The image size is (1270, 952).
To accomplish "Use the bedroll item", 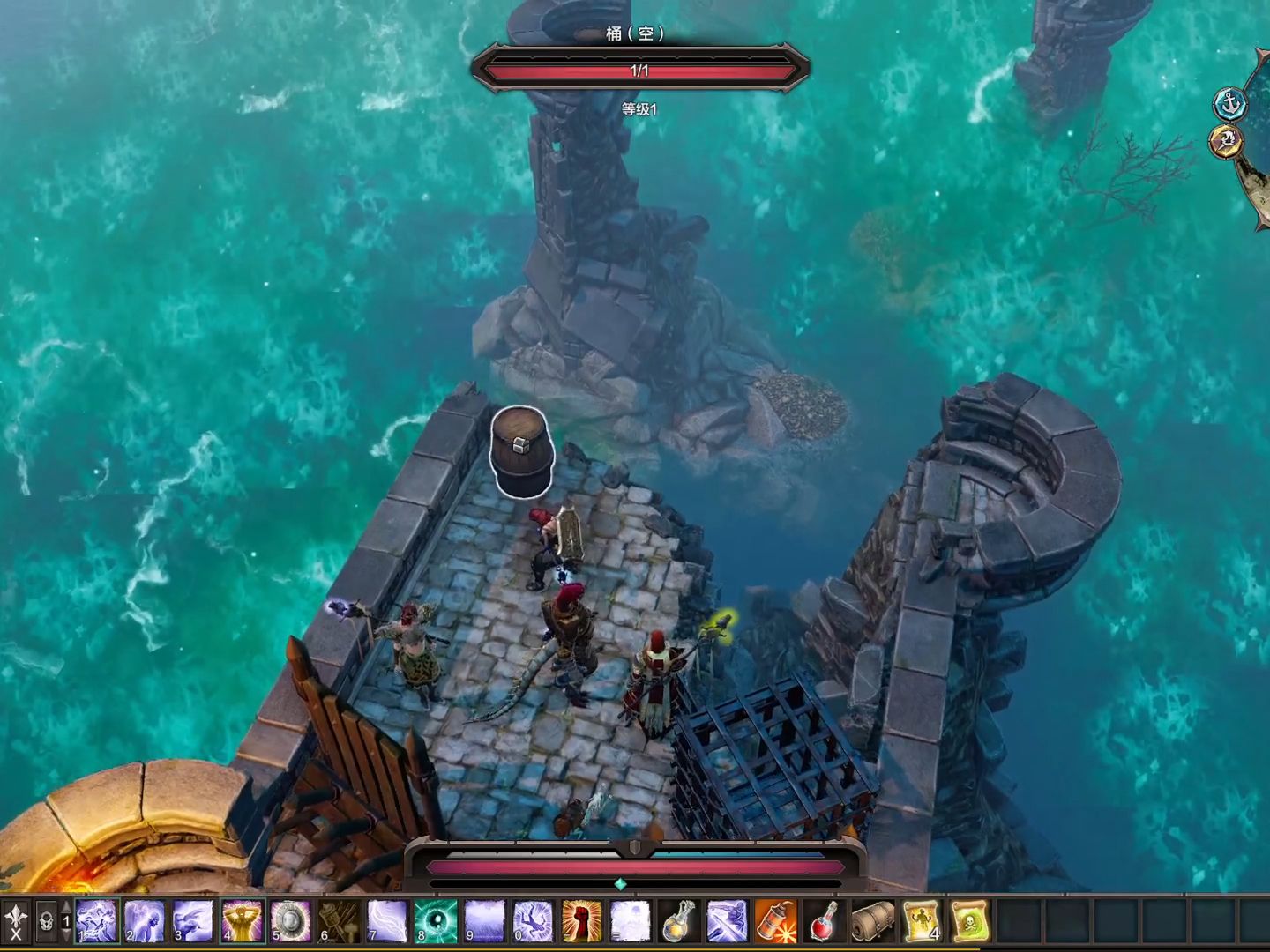I will [x=872, y=921].
